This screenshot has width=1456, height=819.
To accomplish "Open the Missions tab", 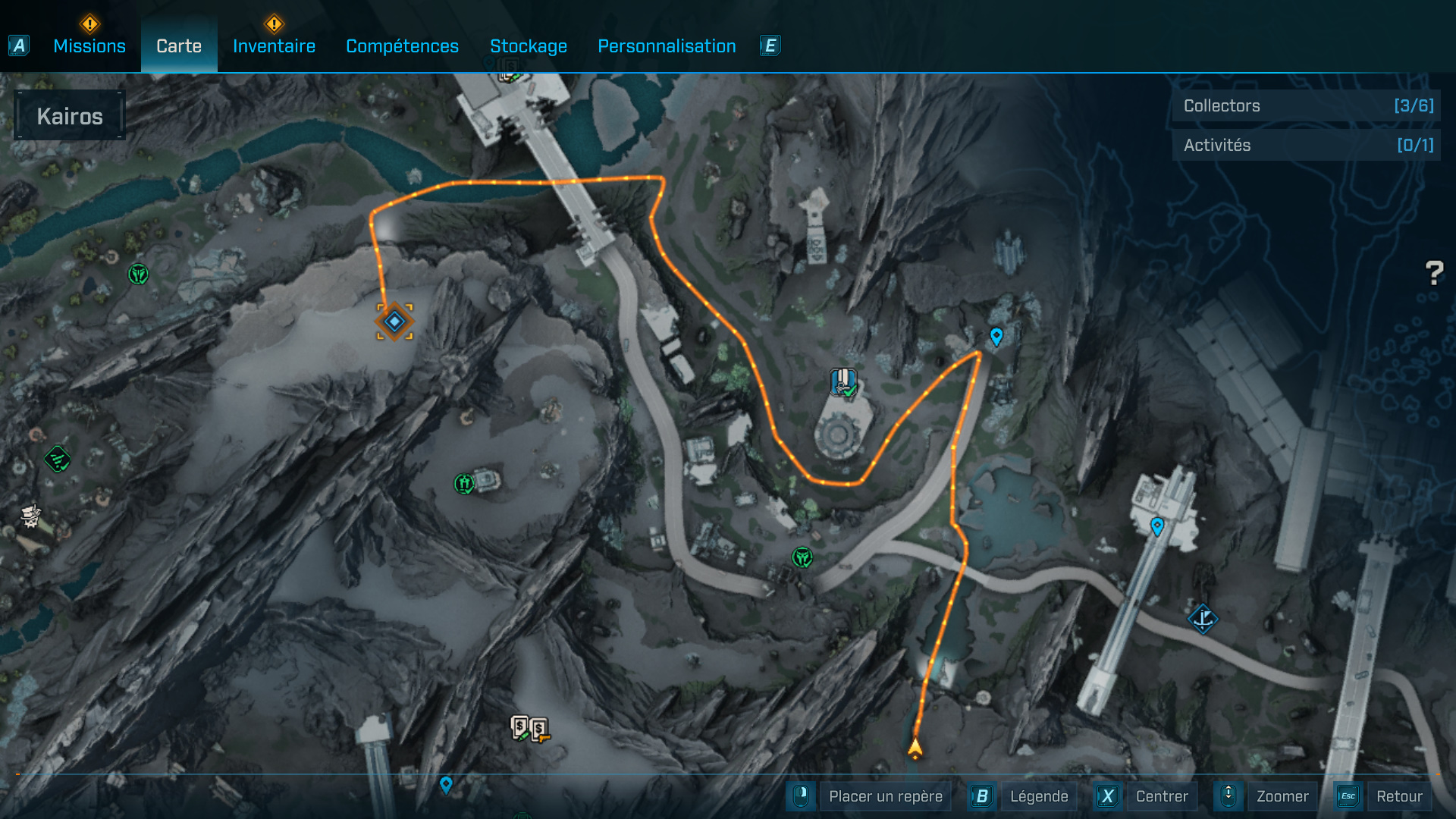I will tap(89, 46).
